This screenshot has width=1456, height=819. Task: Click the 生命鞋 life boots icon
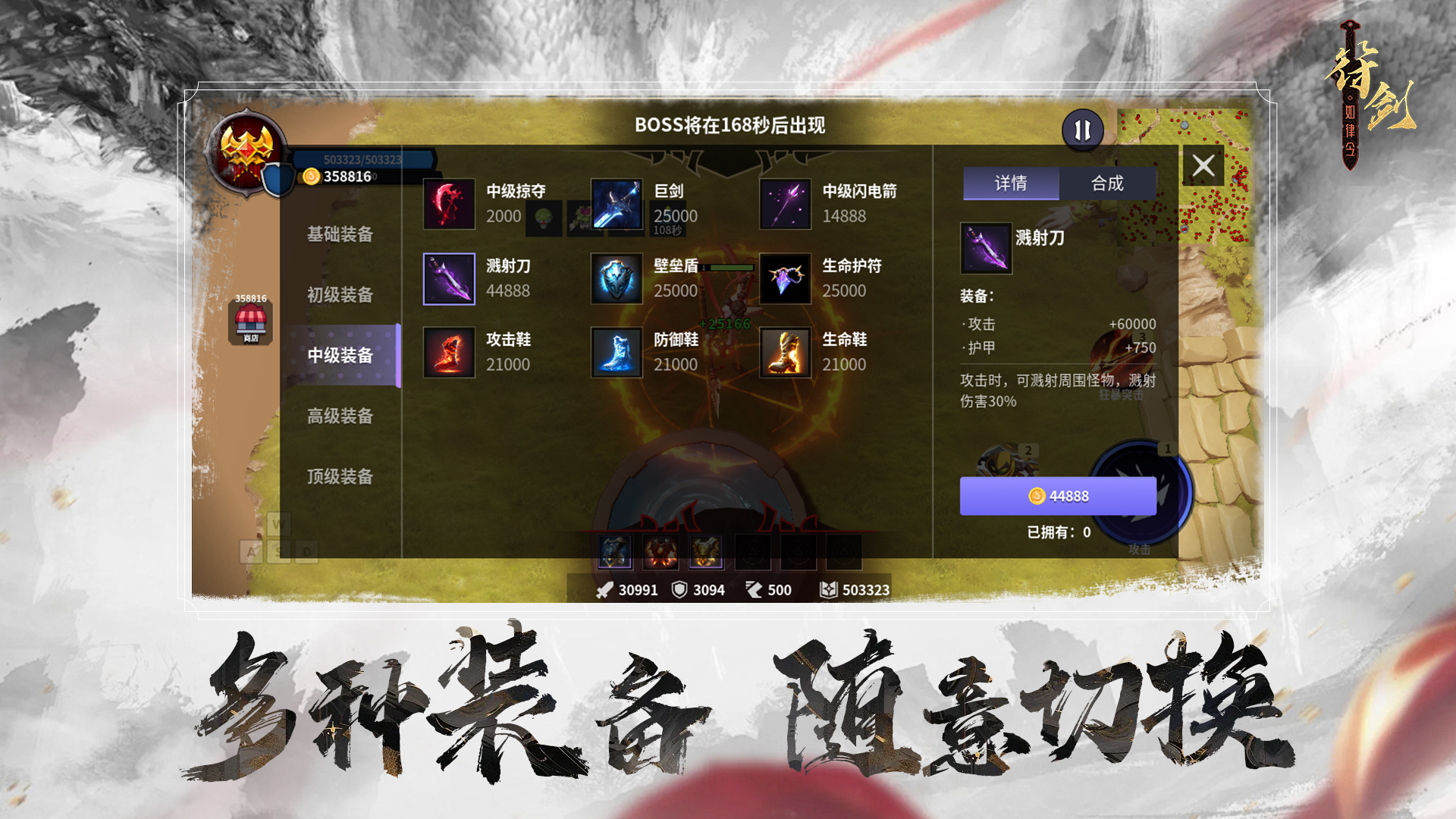pyautogui.click(x=786, y=352)
